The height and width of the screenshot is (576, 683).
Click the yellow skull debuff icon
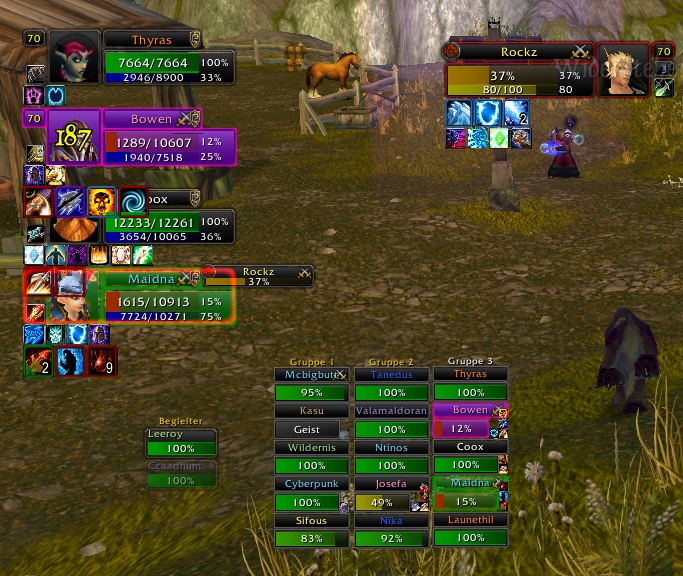pyautogui.click(x=101, y=201)
